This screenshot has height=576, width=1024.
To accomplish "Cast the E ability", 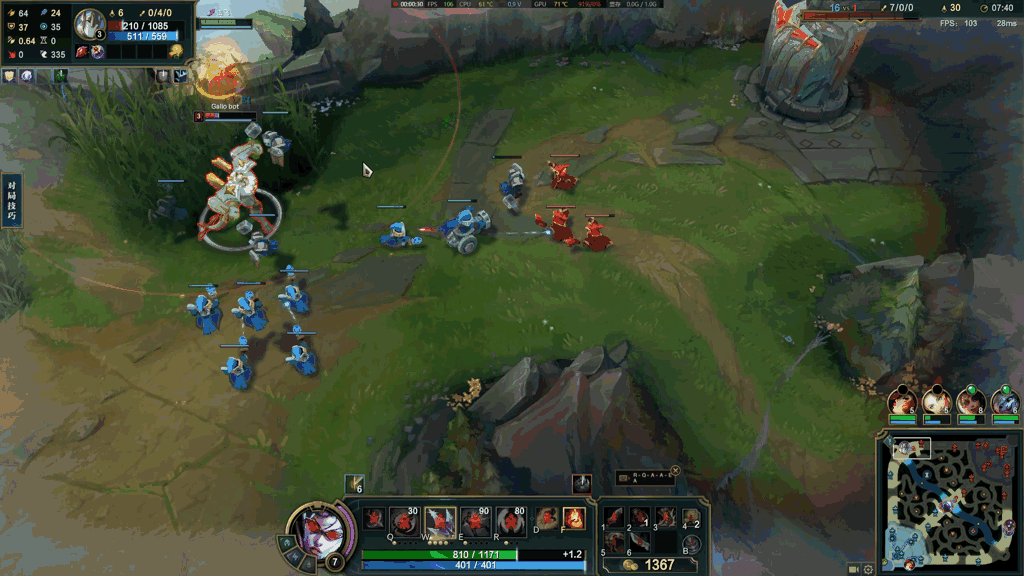I will tap(475, 520).
